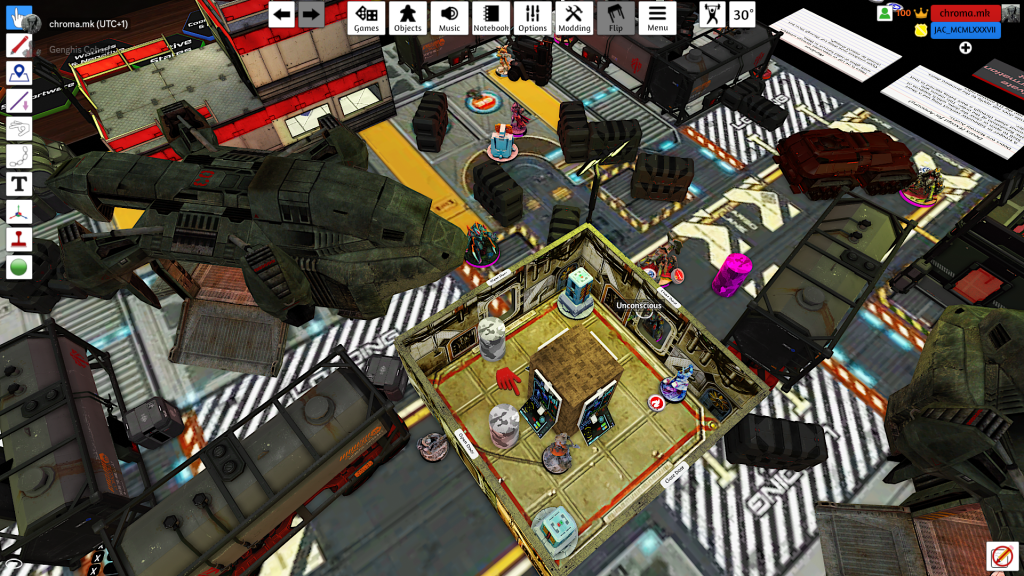Open the Objects menu
The width and height of the screenshot is (1024, 576).
pos(408,17)
